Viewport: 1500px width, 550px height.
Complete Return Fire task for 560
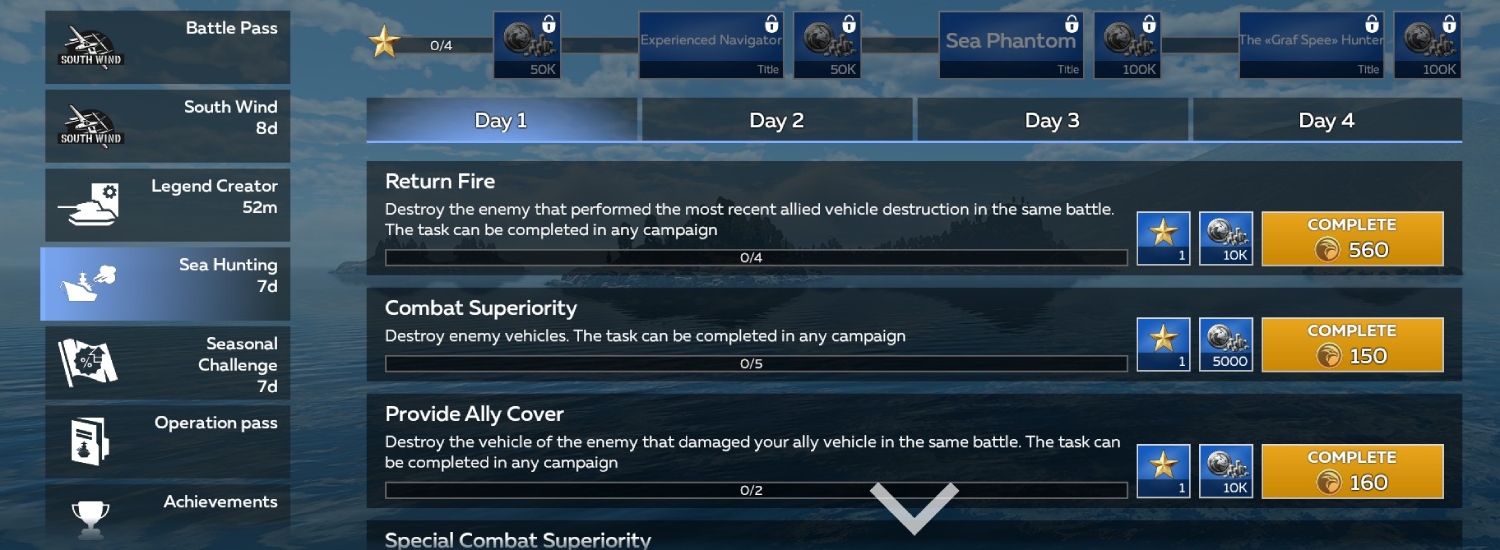tap(1352, 238)
